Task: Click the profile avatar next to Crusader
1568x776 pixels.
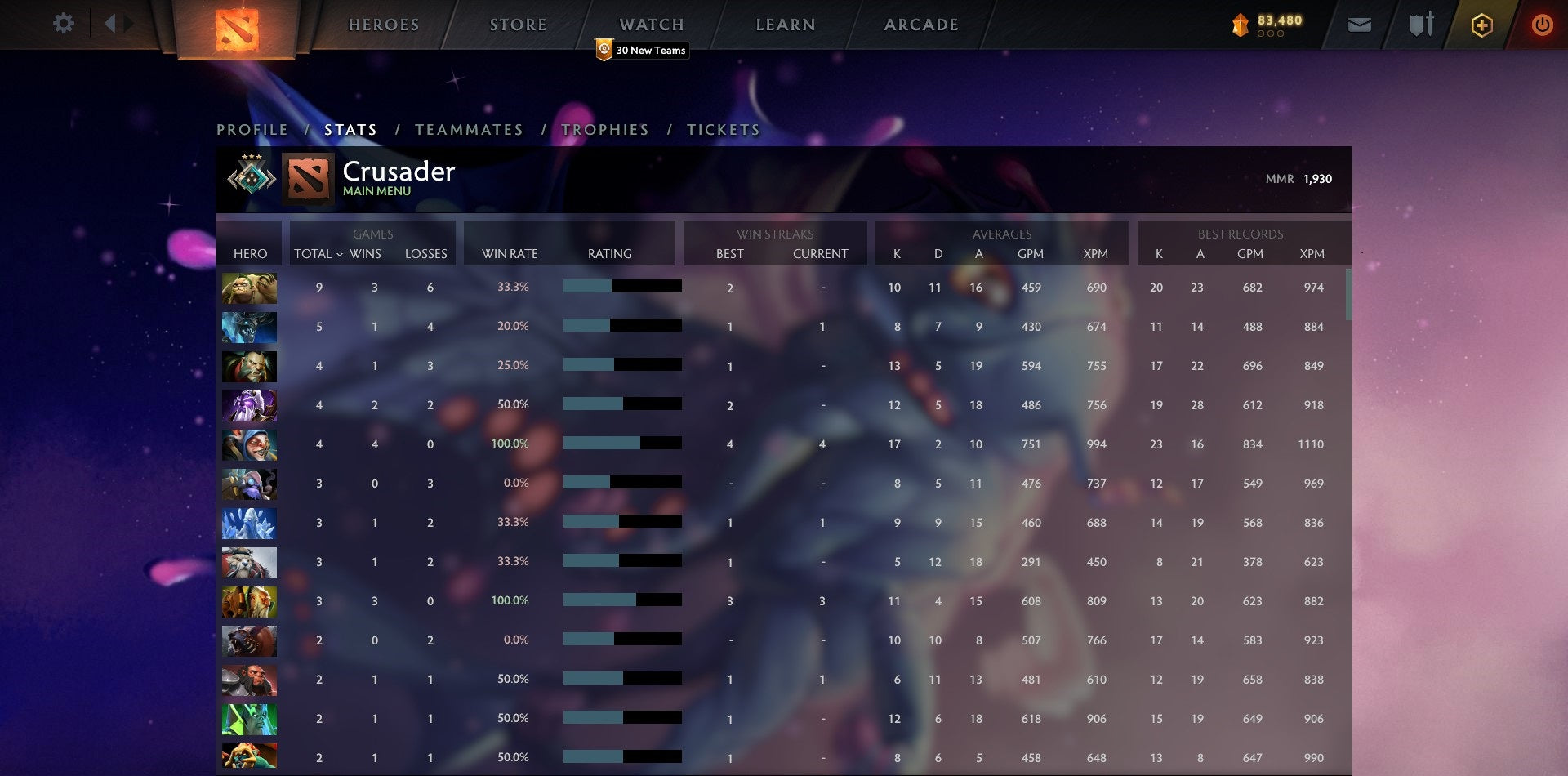Action: 307,177
